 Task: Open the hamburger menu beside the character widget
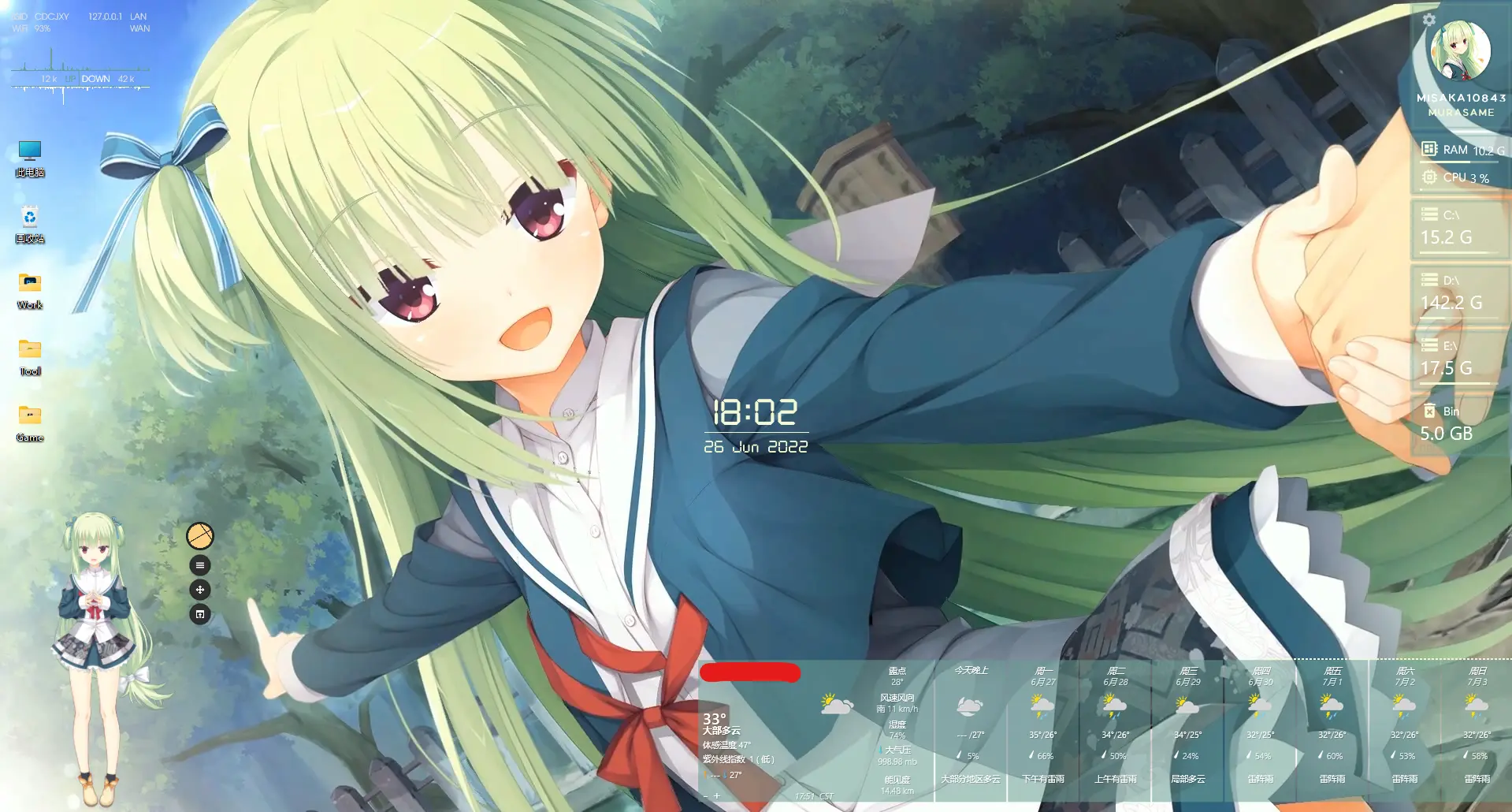200,564
